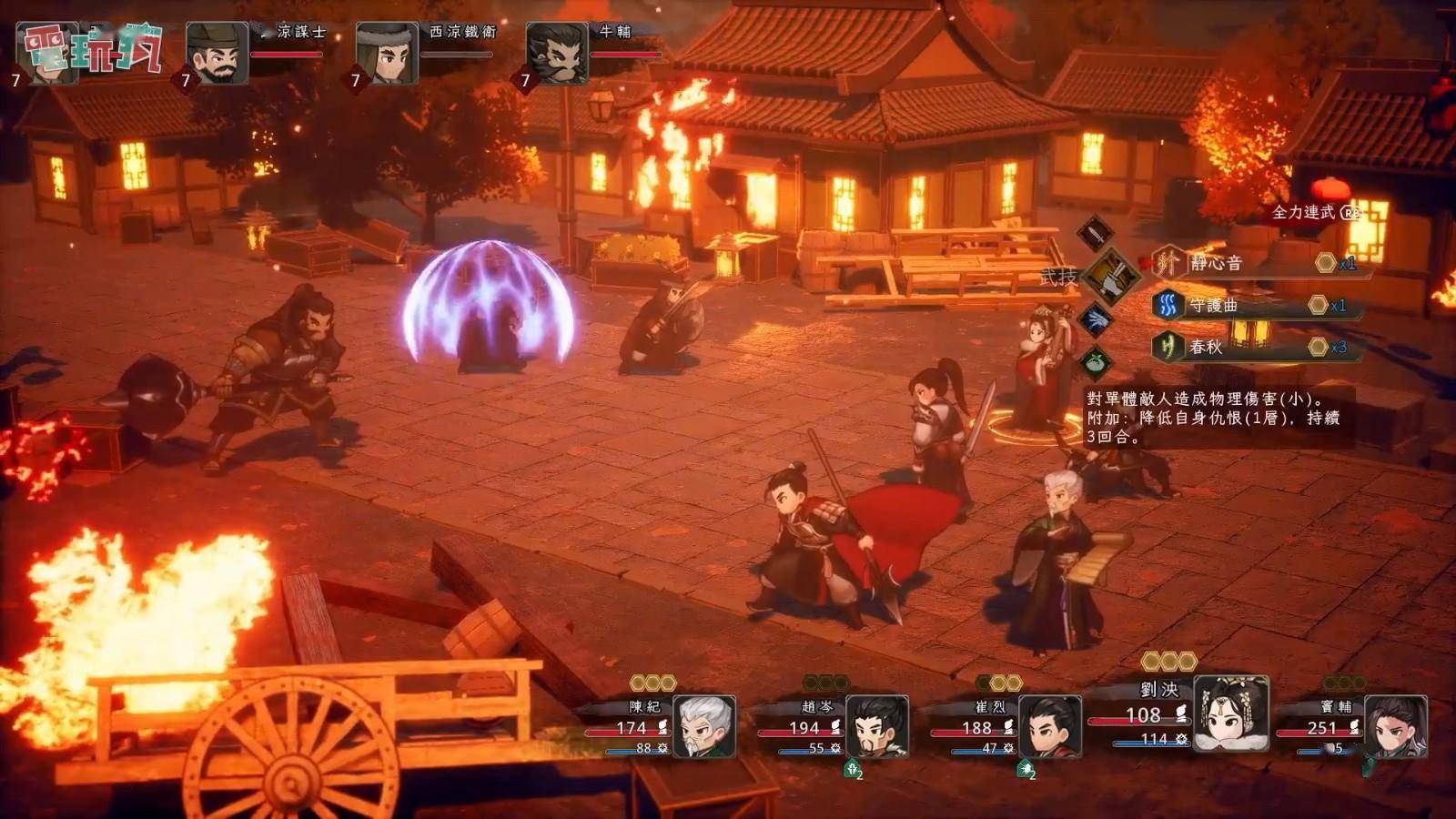Select 陳紀's party portrait
1456x819 pixels.
(703, 725)
